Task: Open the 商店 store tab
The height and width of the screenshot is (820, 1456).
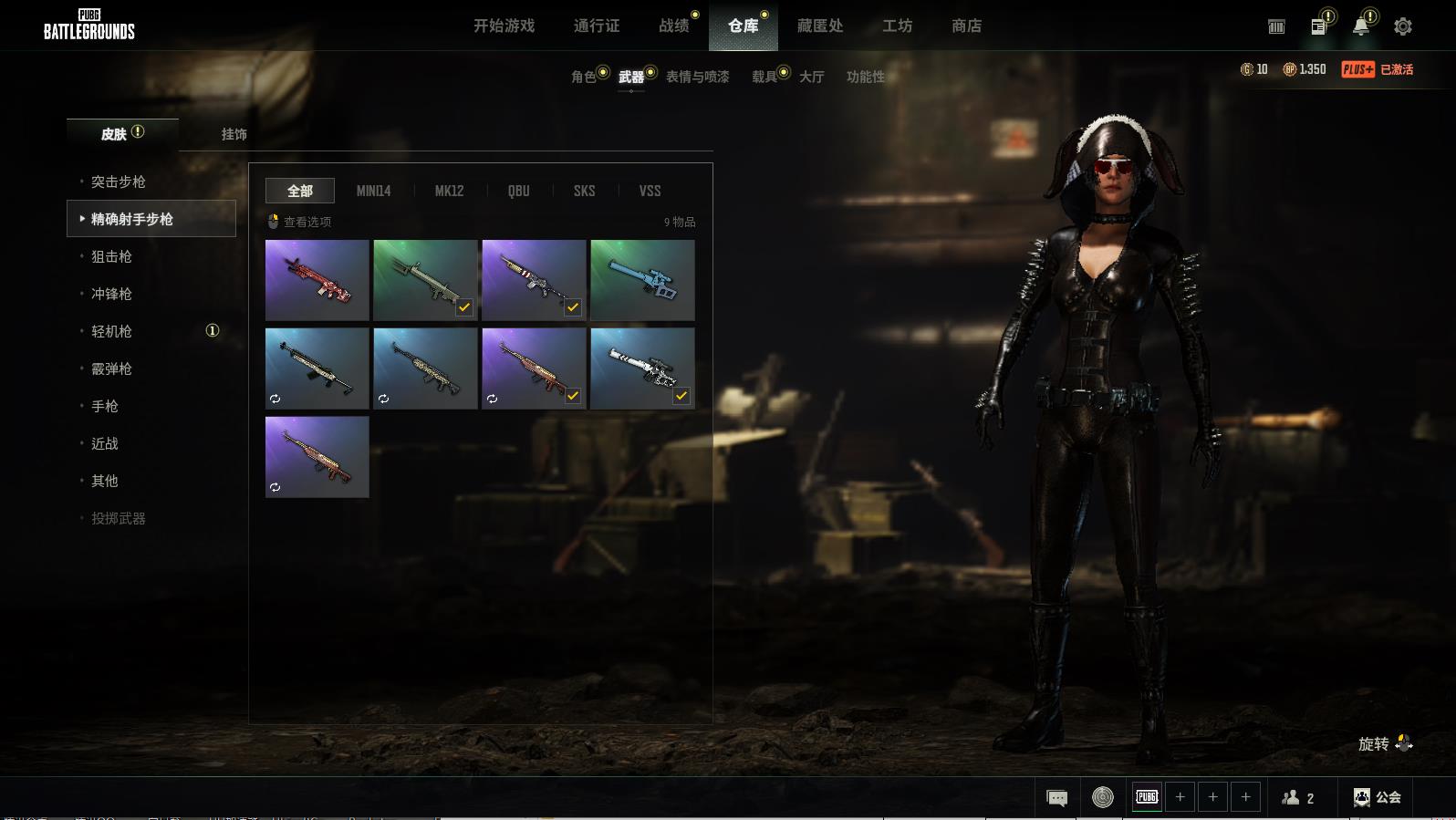Action: pyautogui.click(x=966, y=26)
